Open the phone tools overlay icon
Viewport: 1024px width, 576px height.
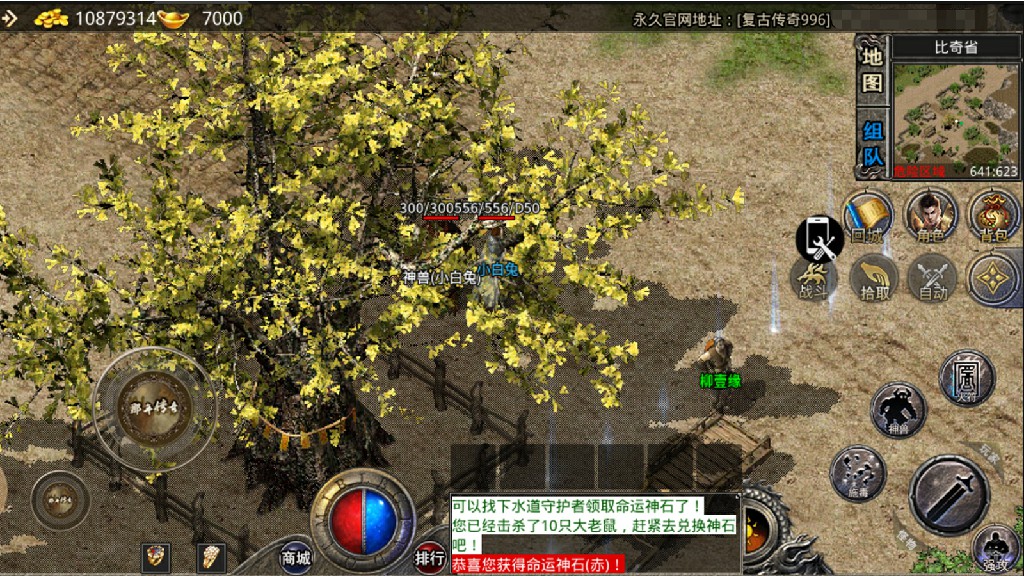coord(819,238)
